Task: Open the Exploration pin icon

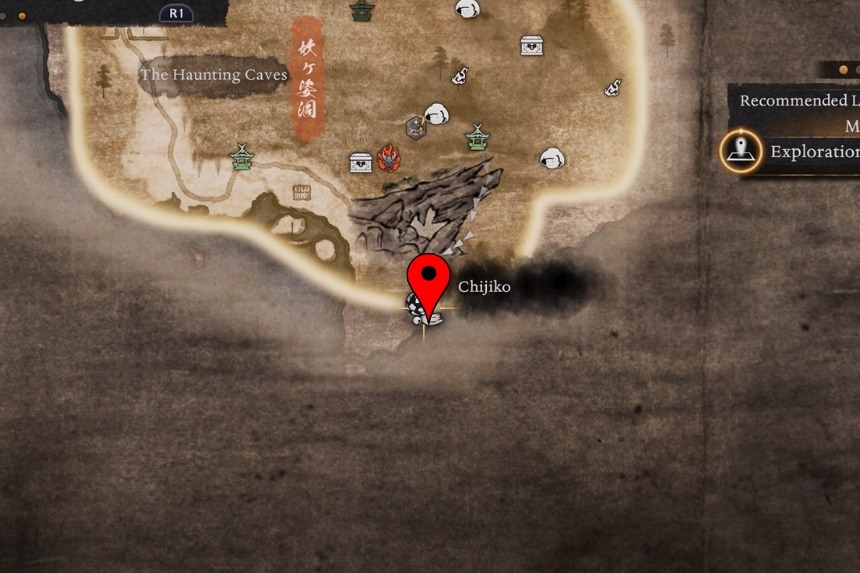Action: (740, 152)
